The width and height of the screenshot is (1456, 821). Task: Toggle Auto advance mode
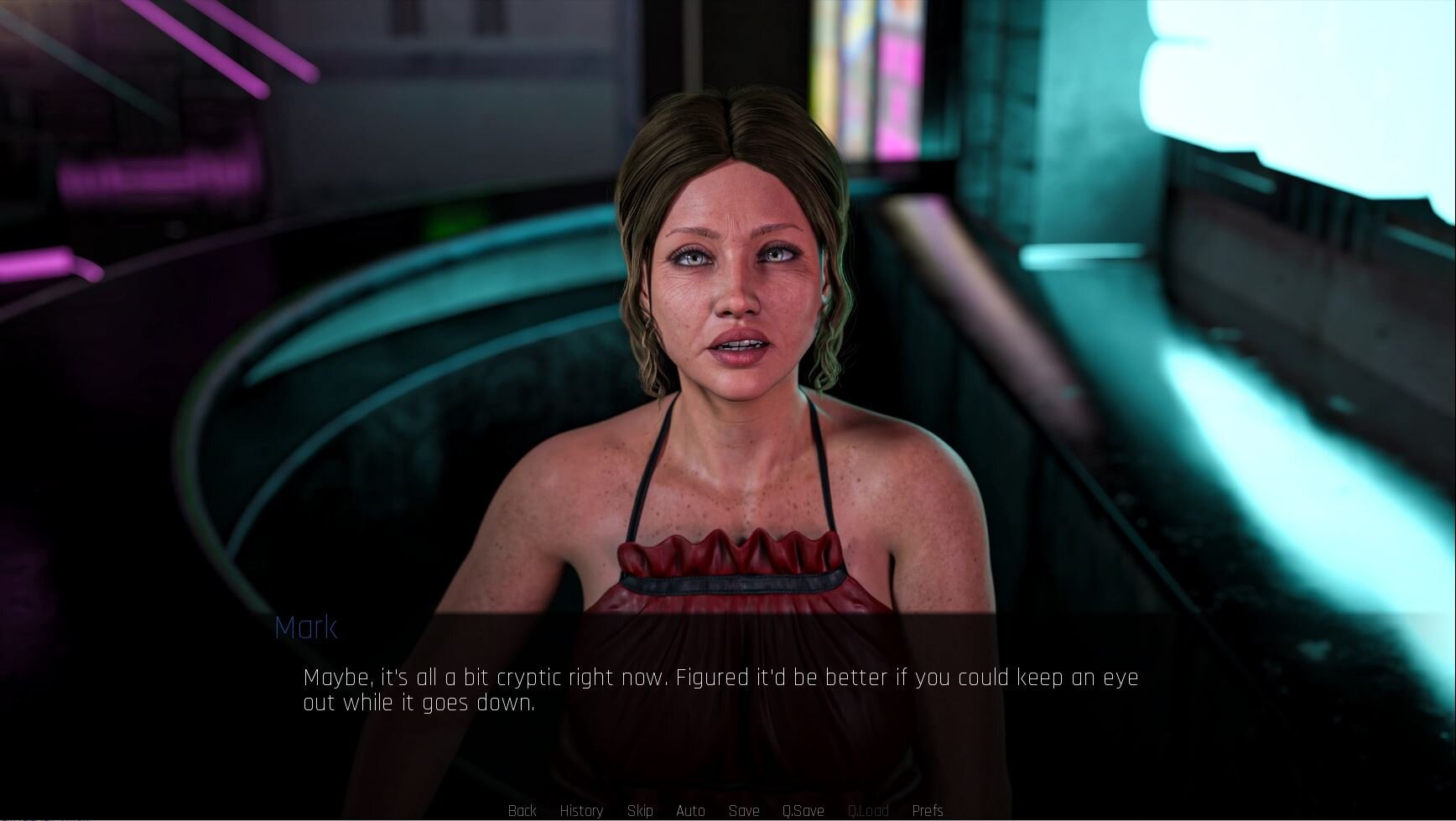(690, 810)
